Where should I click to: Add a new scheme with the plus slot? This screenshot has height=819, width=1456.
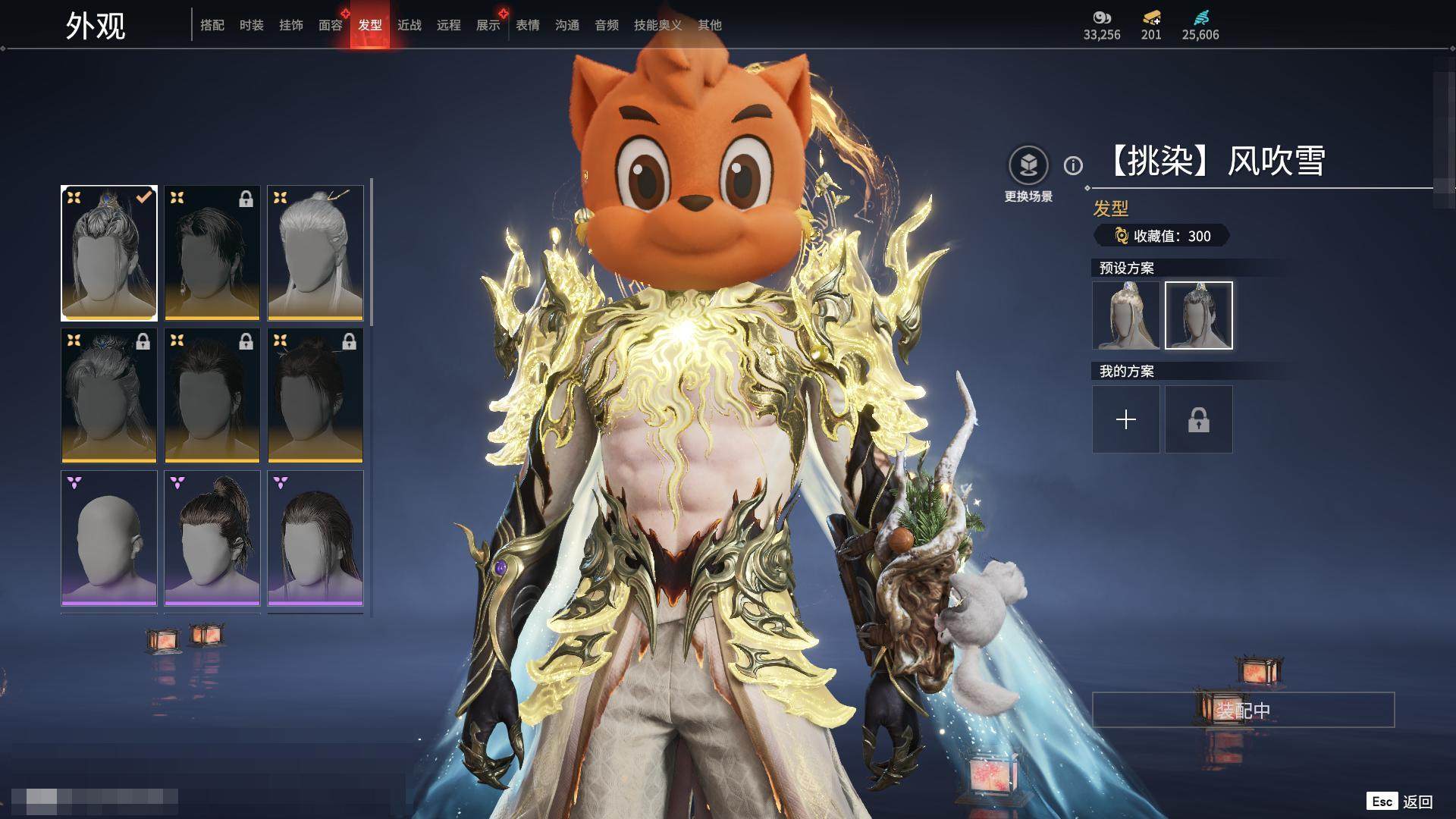[1125, 419]
